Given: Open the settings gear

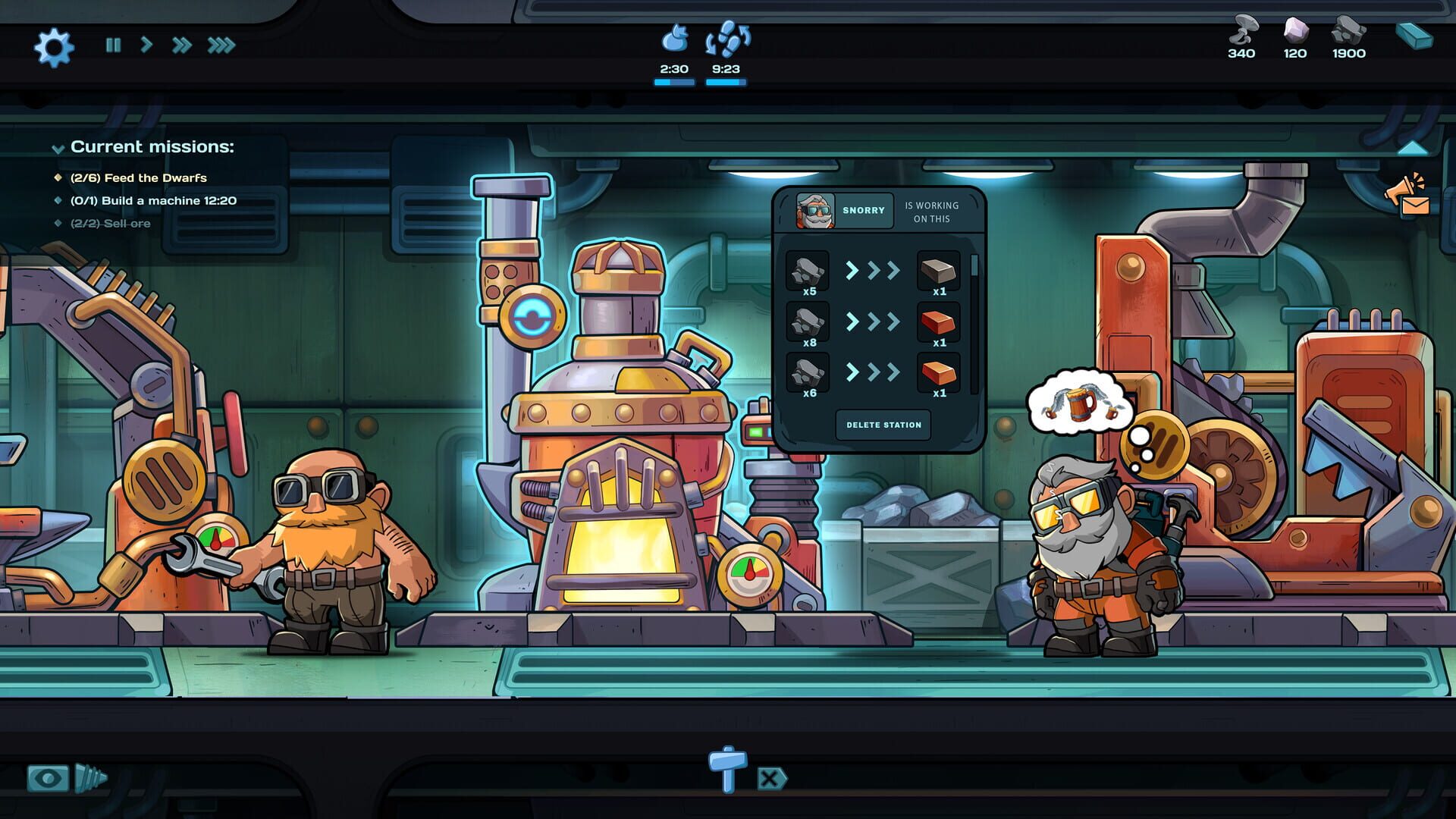Looking at the screenshot, I should (x=53, y=45).
